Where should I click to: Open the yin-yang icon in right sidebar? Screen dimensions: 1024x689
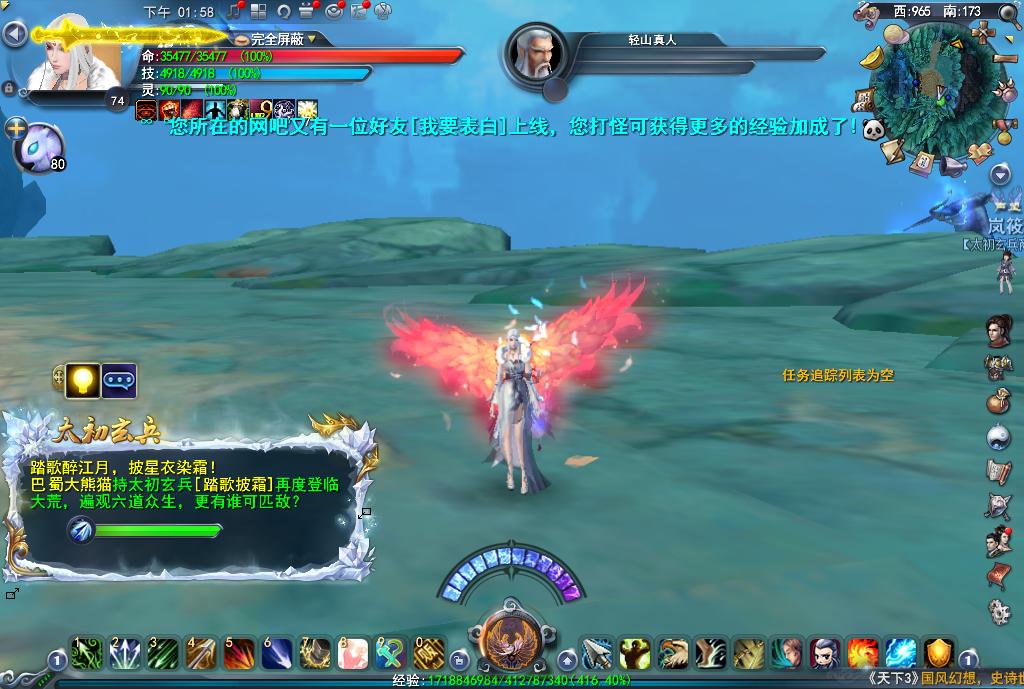(x=998, y=436)
